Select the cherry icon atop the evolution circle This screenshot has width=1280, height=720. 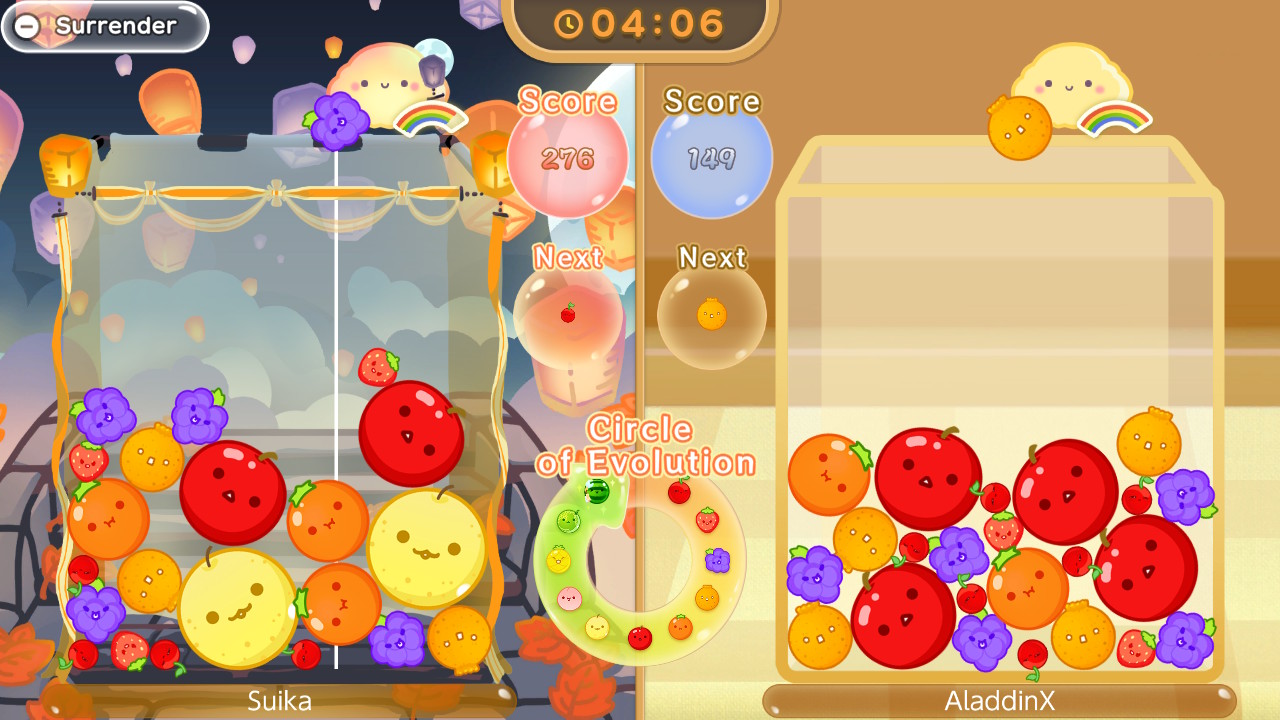pos(678,492)
